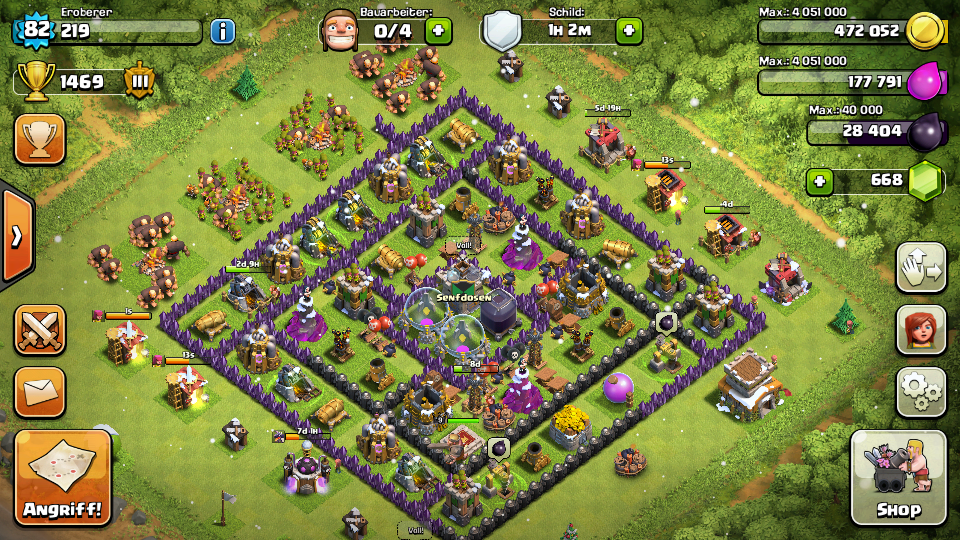960x540 pixels.
Task: Open the envelope messages inbox
Action: coord(39,391)
